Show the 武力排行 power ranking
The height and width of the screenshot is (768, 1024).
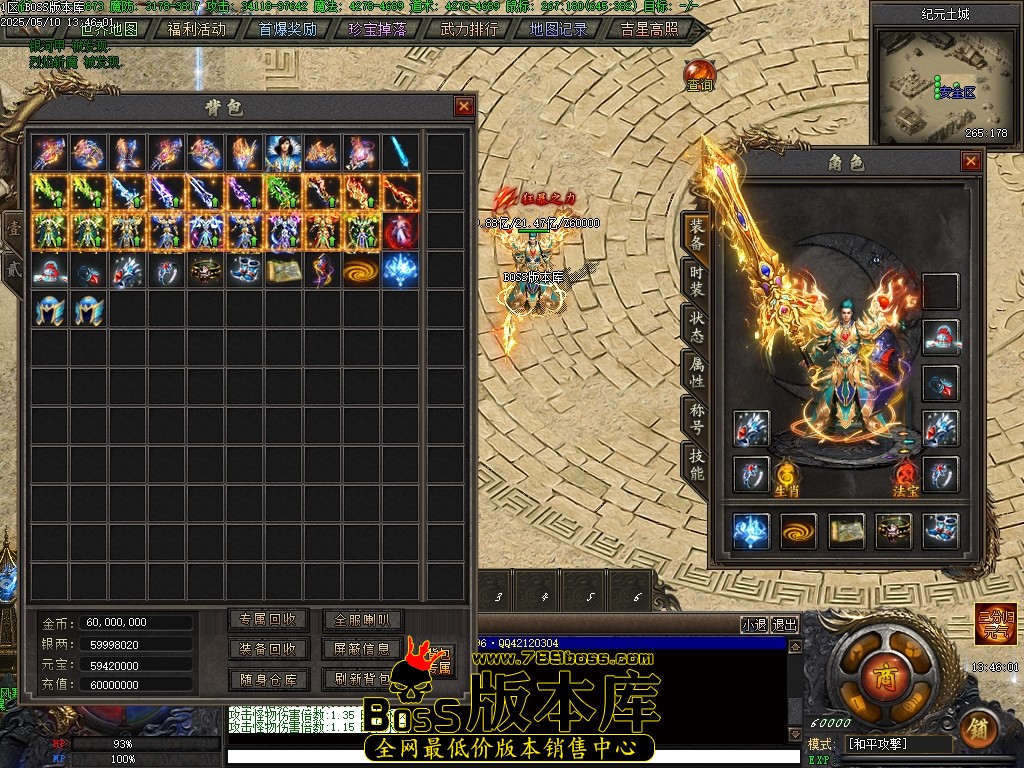click(x=468, y=29)
